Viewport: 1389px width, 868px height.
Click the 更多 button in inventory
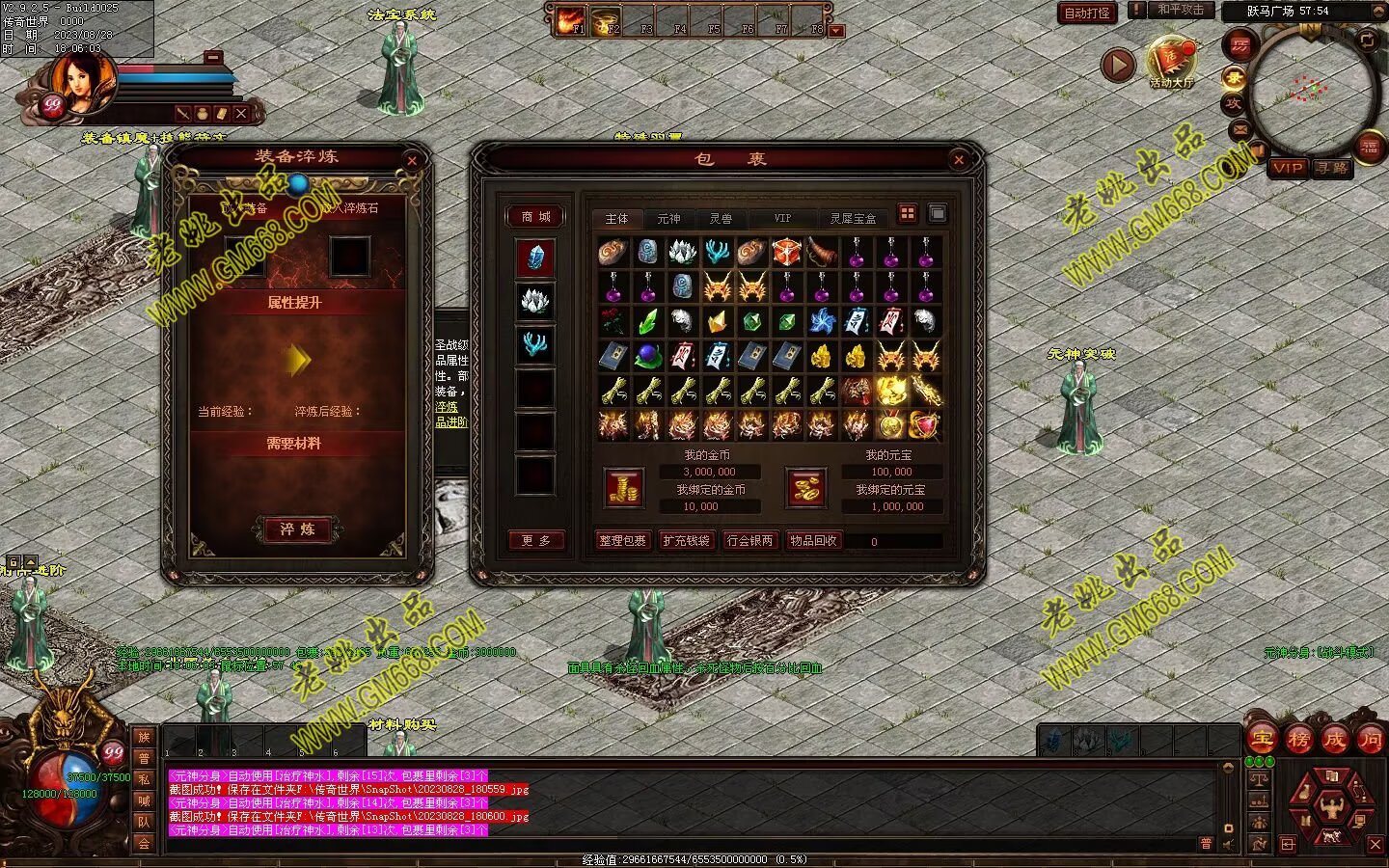tap(535, 541)
